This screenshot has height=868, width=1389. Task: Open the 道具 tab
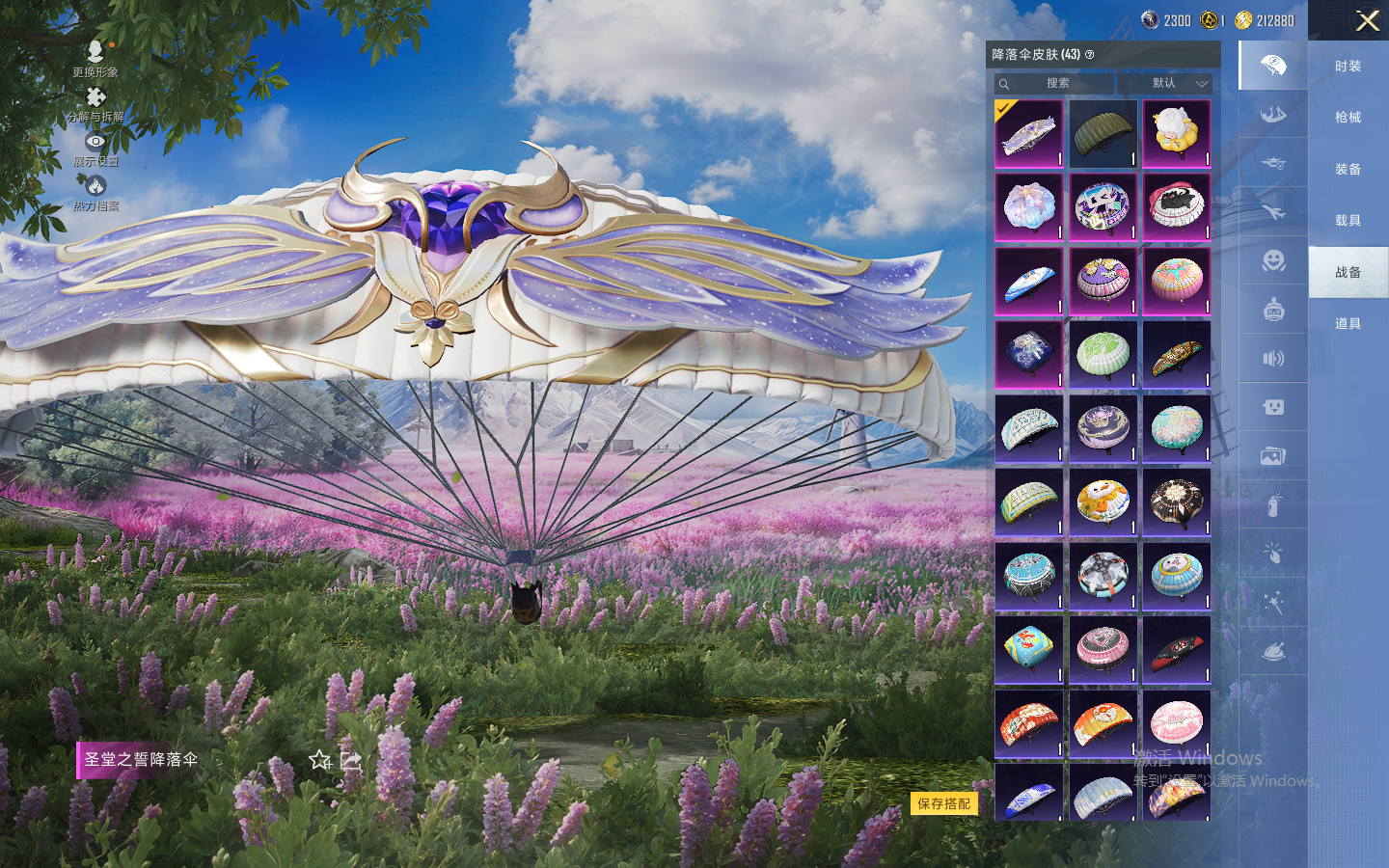click(x=1348, y=324)
